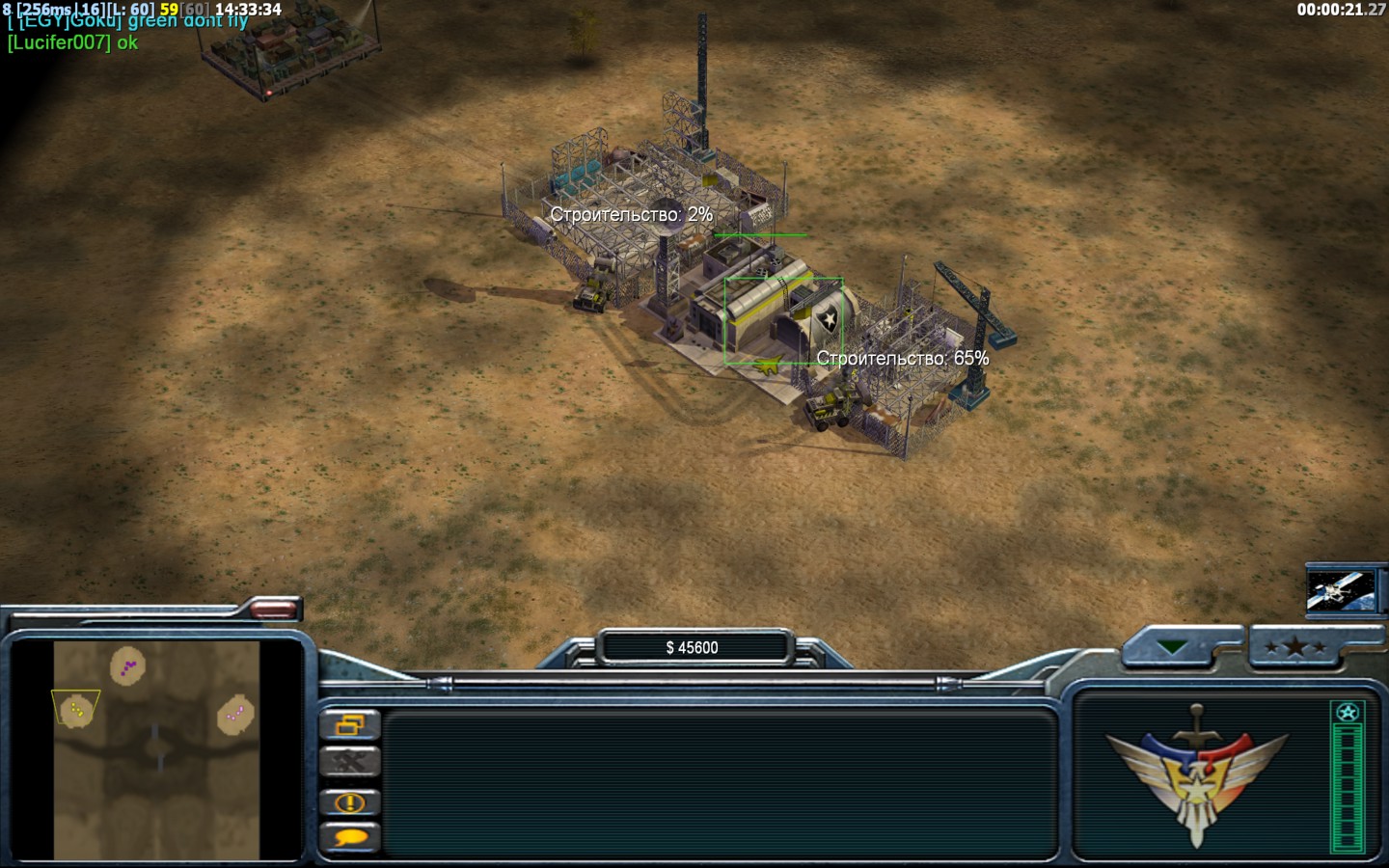Open the Generals Powers three-star button
The image size is (1389, 868).
pos(1295,648)
